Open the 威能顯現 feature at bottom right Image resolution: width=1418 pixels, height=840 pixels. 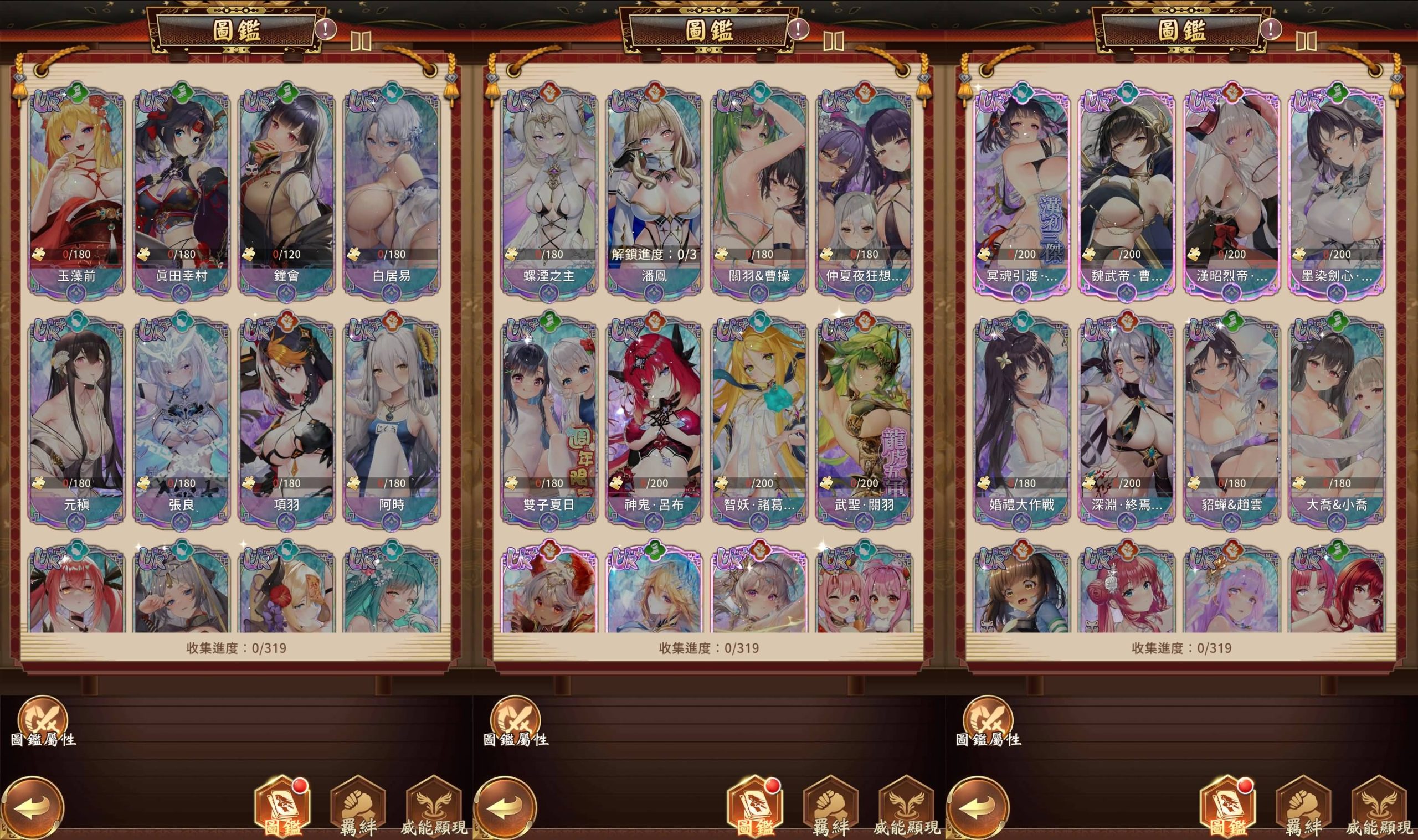click(1381, 806)
